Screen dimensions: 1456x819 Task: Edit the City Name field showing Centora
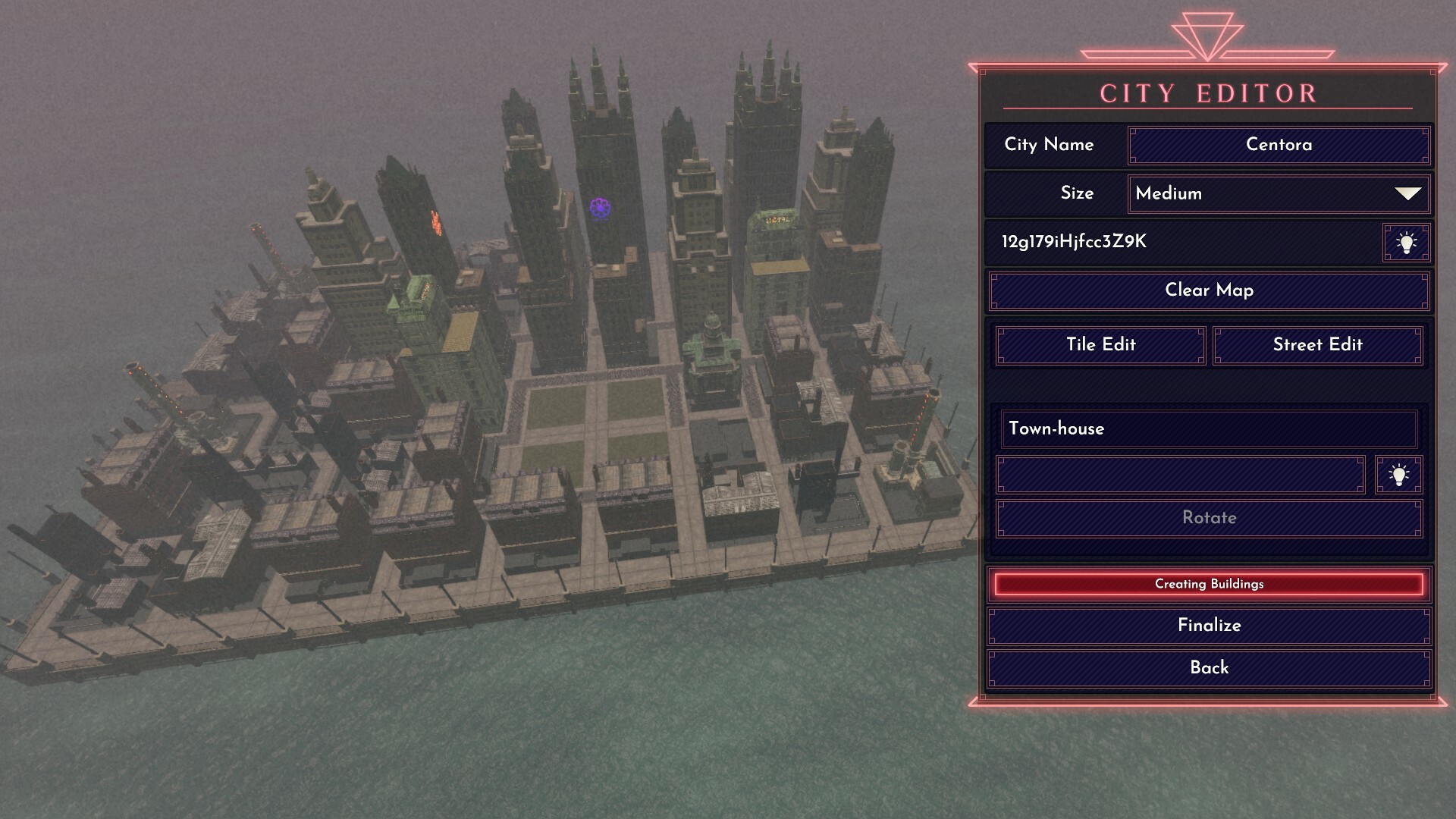point(1279,145)
